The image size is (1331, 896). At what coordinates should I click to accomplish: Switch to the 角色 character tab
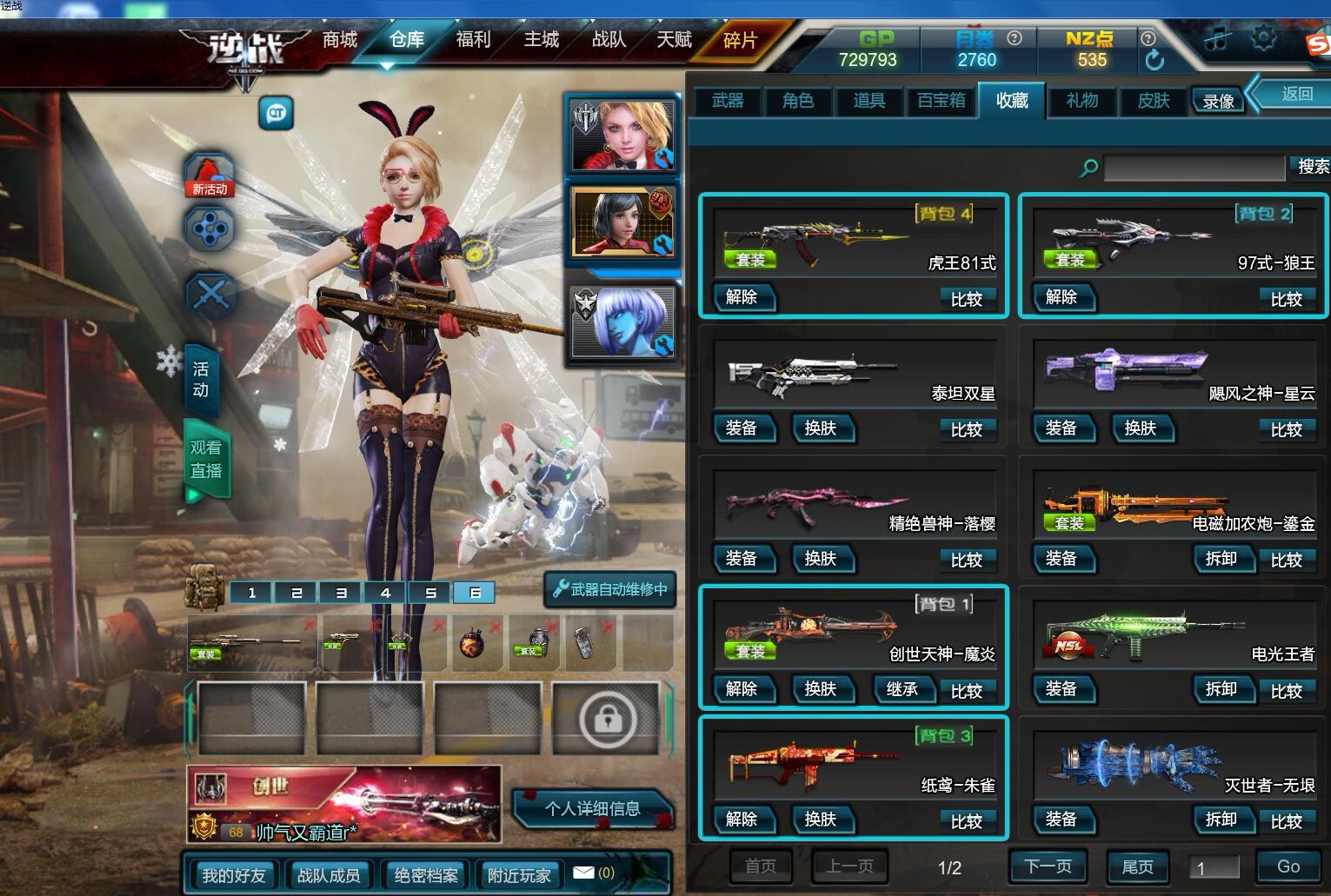pos(798,101)
